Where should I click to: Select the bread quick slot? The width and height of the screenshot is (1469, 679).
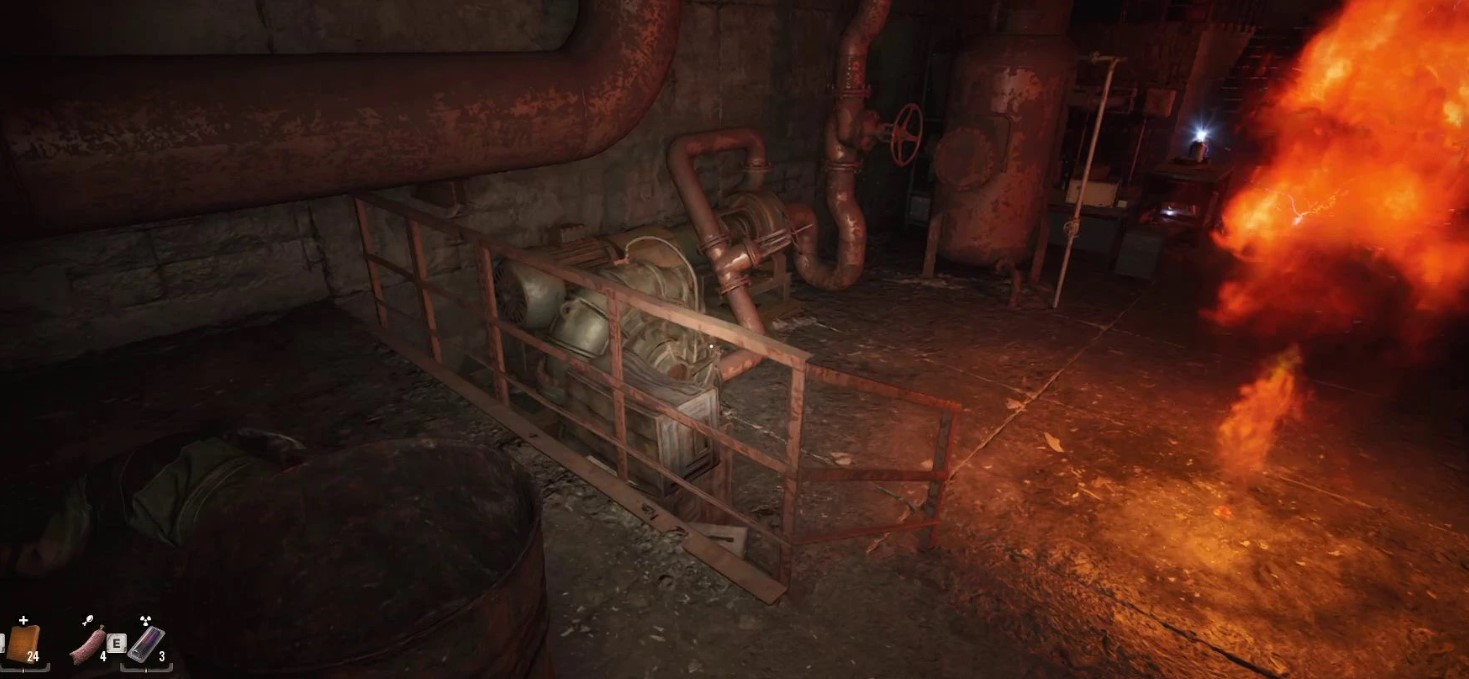click(x=22, y=643)
